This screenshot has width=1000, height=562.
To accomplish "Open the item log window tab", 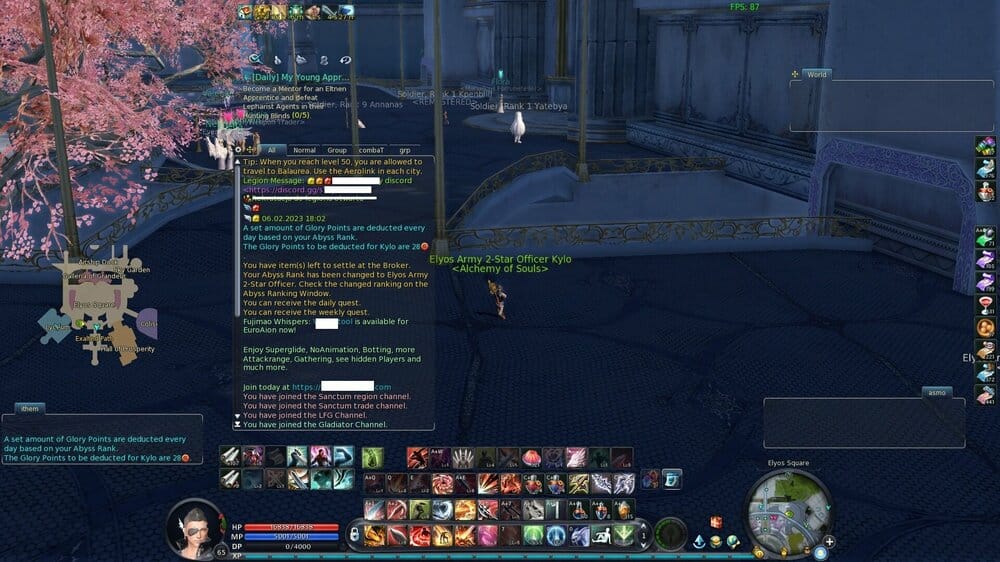I will pyautogui.click(x=28, y=408).
